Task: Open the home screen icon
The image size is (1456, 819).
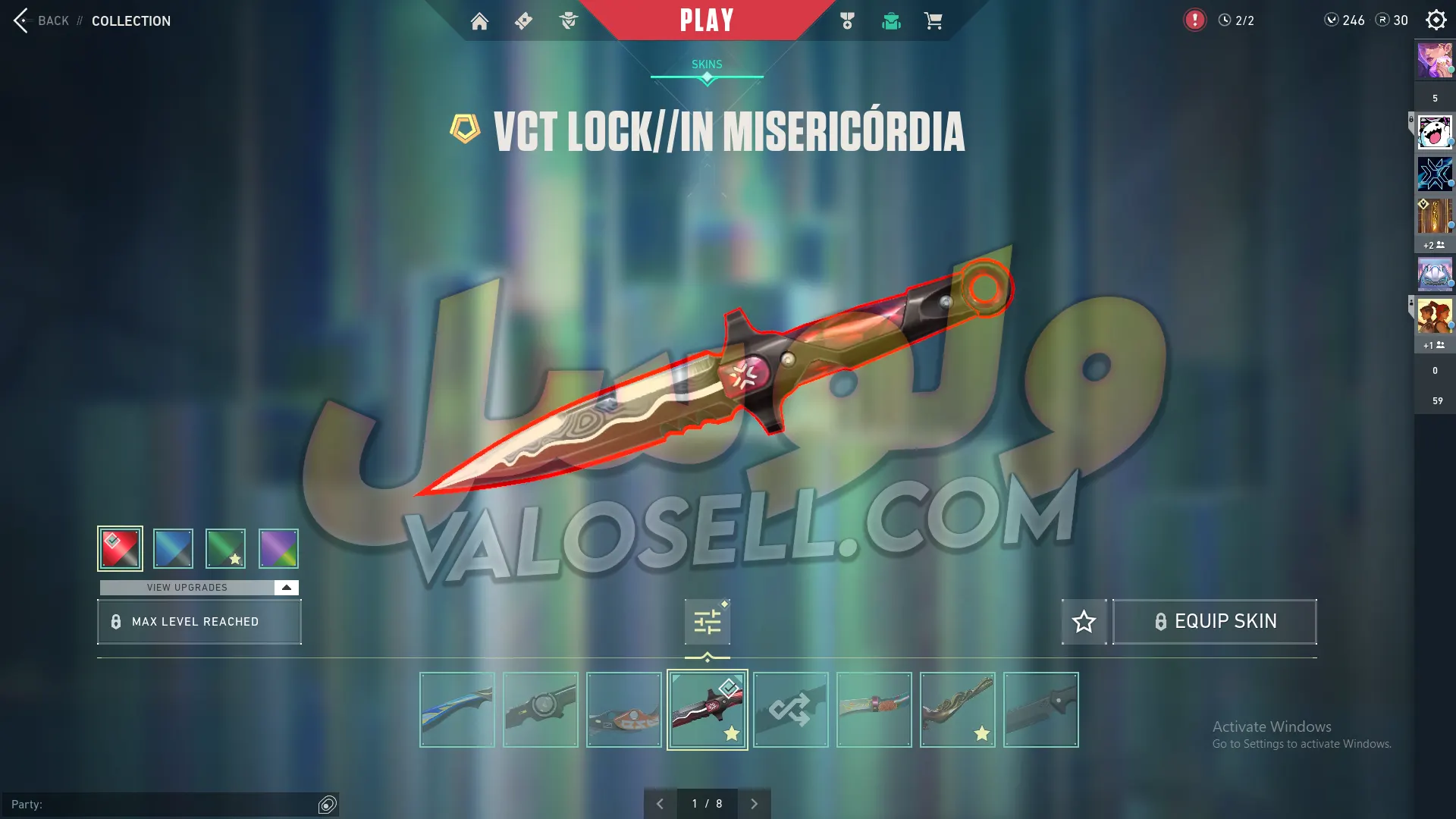Action: pos(479,21)
